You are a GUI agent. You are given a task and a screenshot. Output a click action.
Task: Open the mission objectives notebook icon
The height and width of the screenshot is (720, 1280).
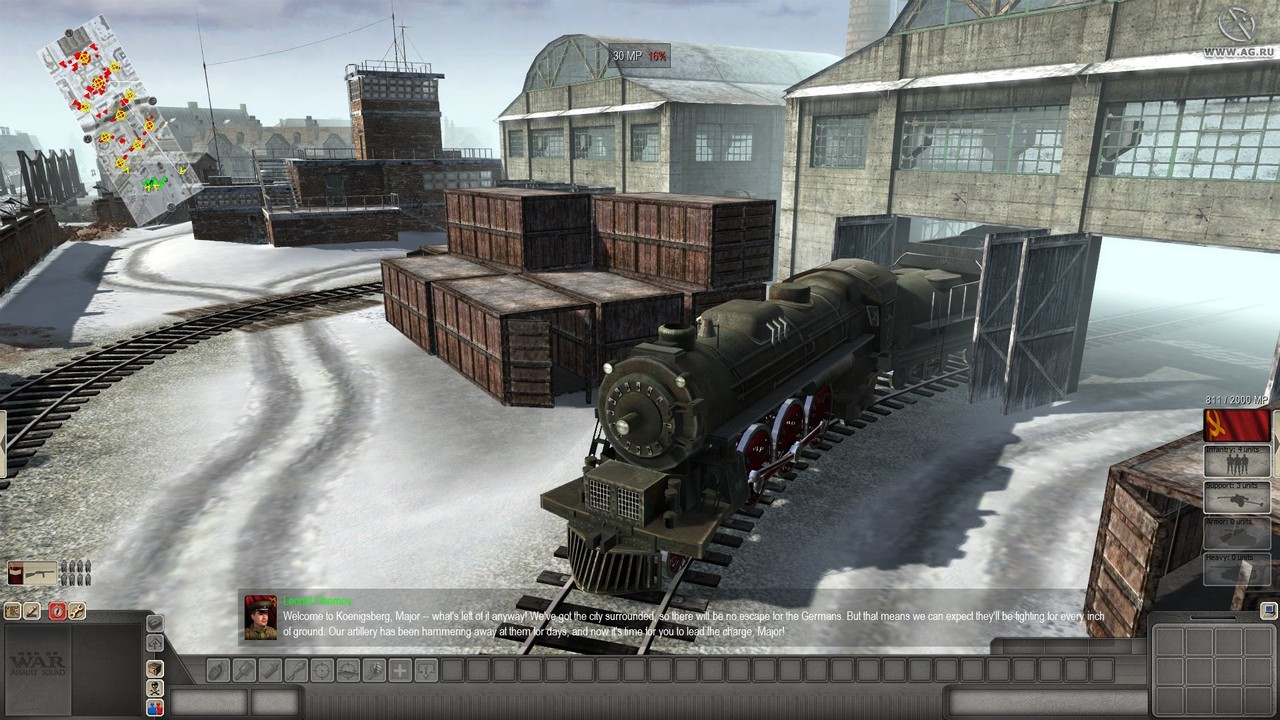(x=13, y=611)
